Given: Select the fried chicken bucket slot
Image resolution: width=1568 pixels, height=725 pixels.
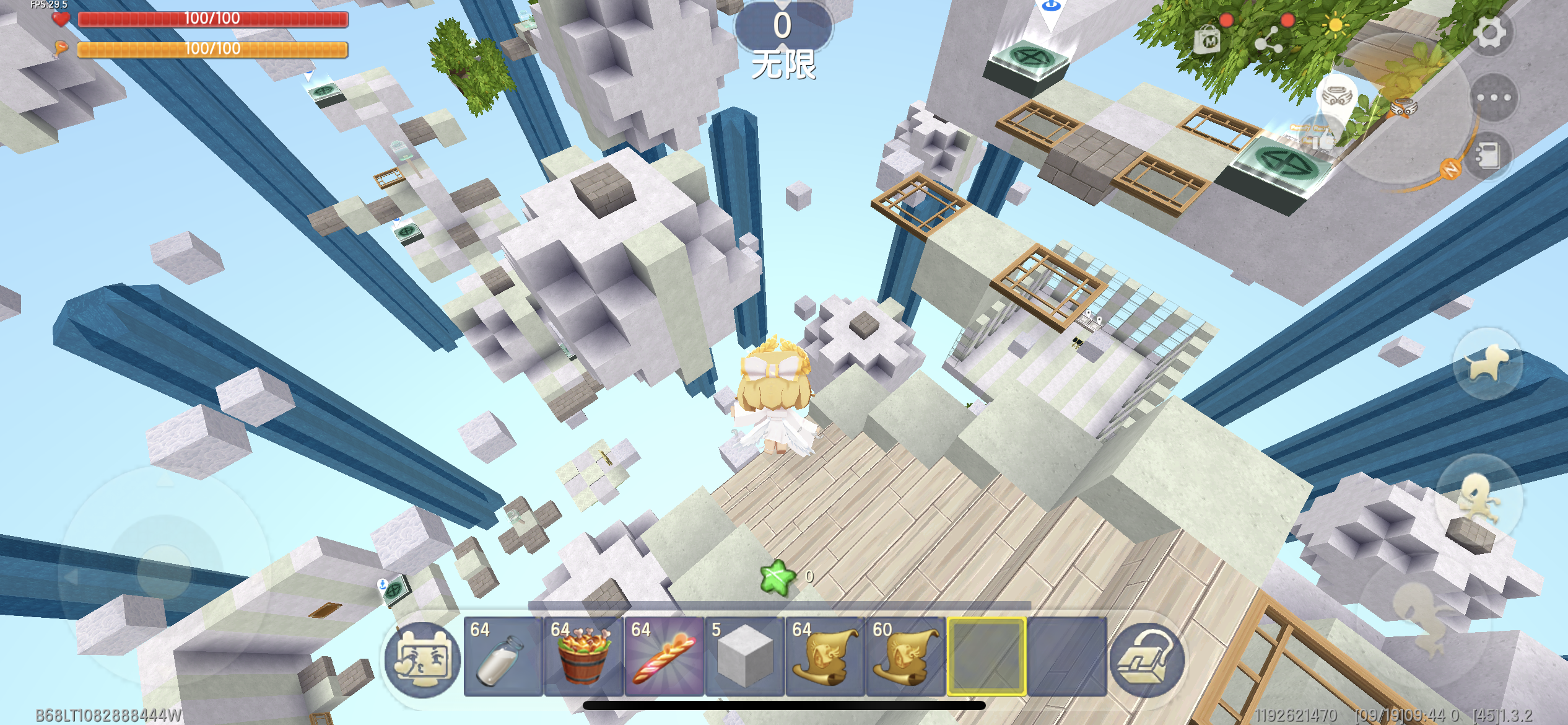Looking at the screenshot, I should [583, 657].
